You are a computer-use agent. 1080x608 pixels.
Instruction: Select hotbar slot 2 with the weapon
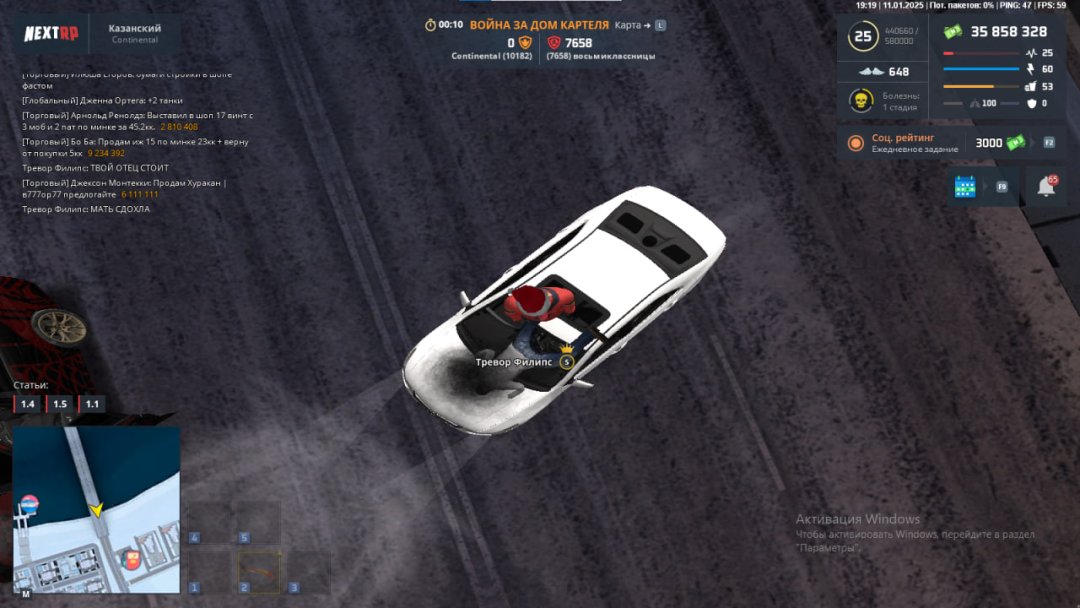258,571
